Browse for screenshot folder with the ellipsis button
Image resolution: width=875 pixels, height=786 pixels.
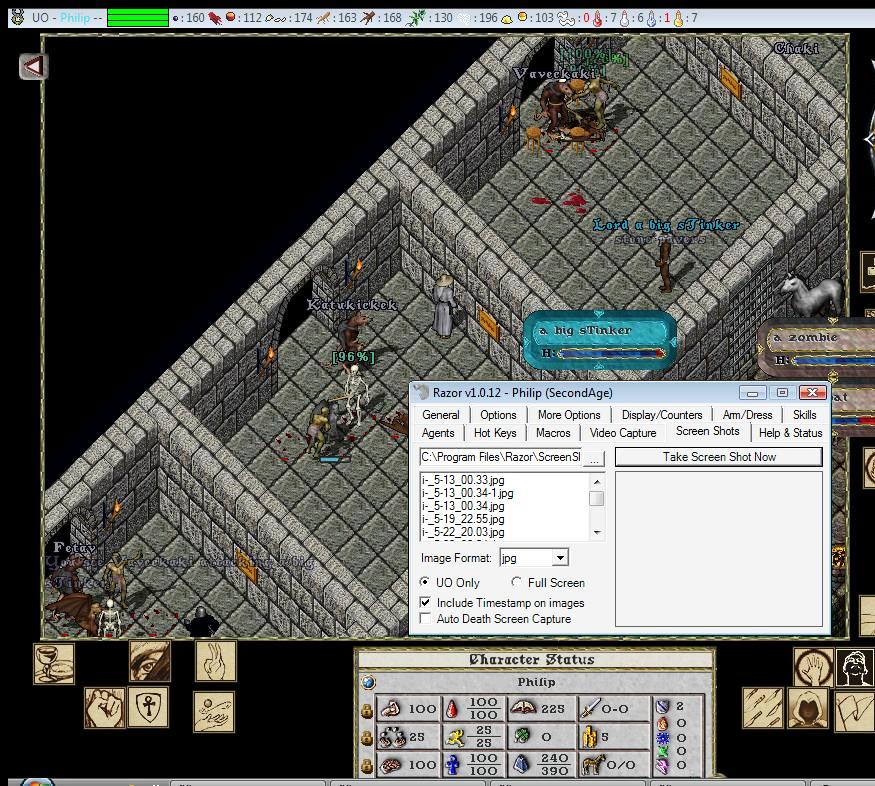tap(594, 458)
